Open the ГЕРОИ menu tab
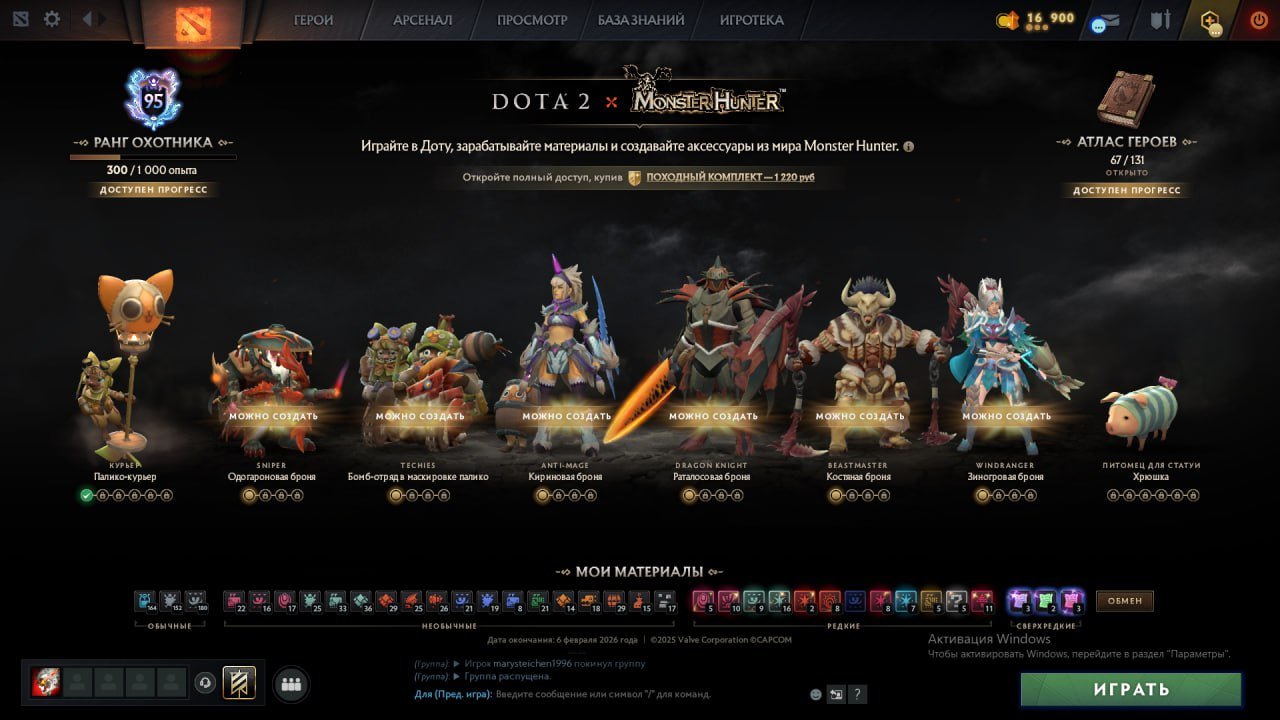The image size is (1280, 720). (x=313, y=19)
